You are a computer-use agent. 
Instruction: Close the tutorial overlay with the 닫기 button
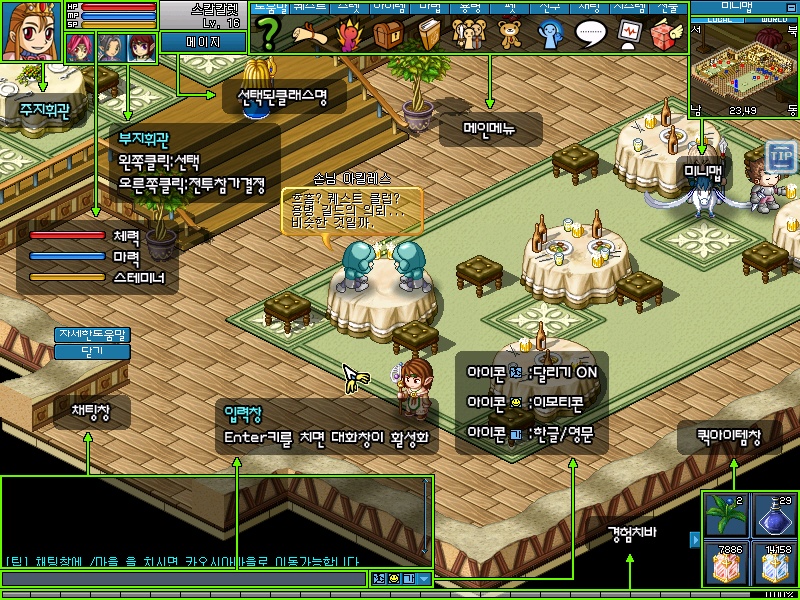click(93, 351)
